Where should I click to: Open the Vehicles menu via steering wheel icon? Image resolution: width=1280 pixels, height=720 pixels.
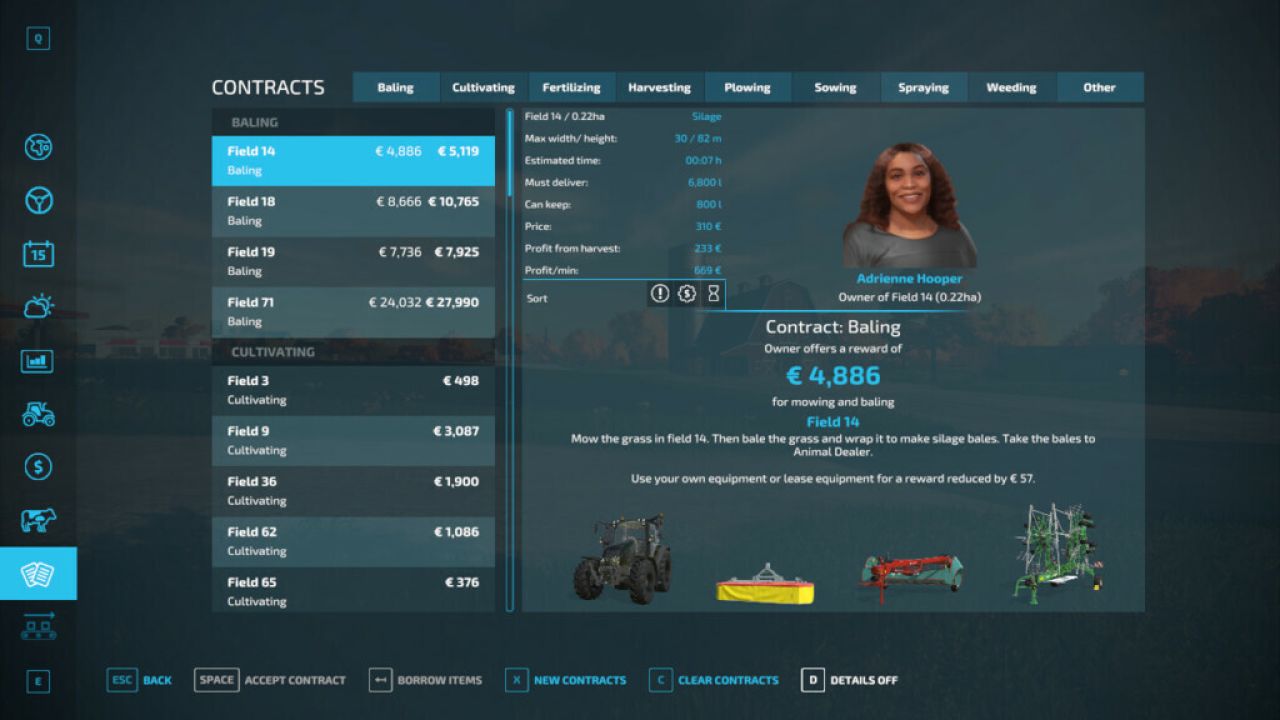37,200
